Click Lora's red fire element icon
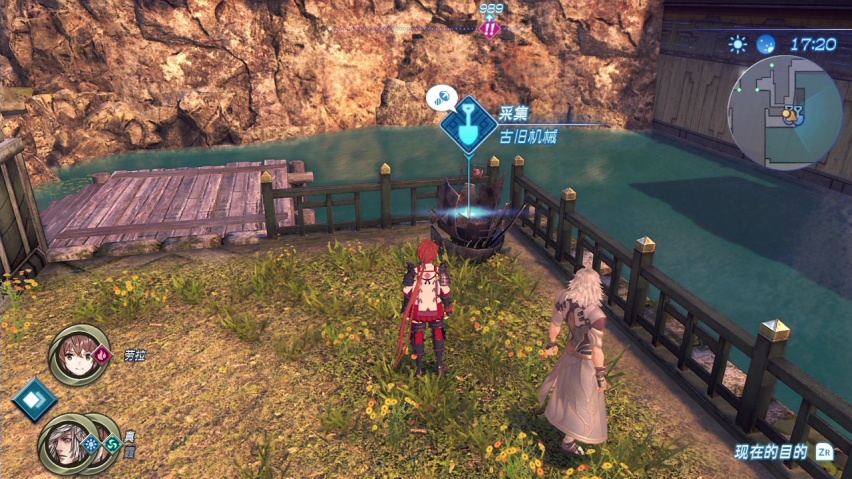852x479 pixels. point(103,353)
